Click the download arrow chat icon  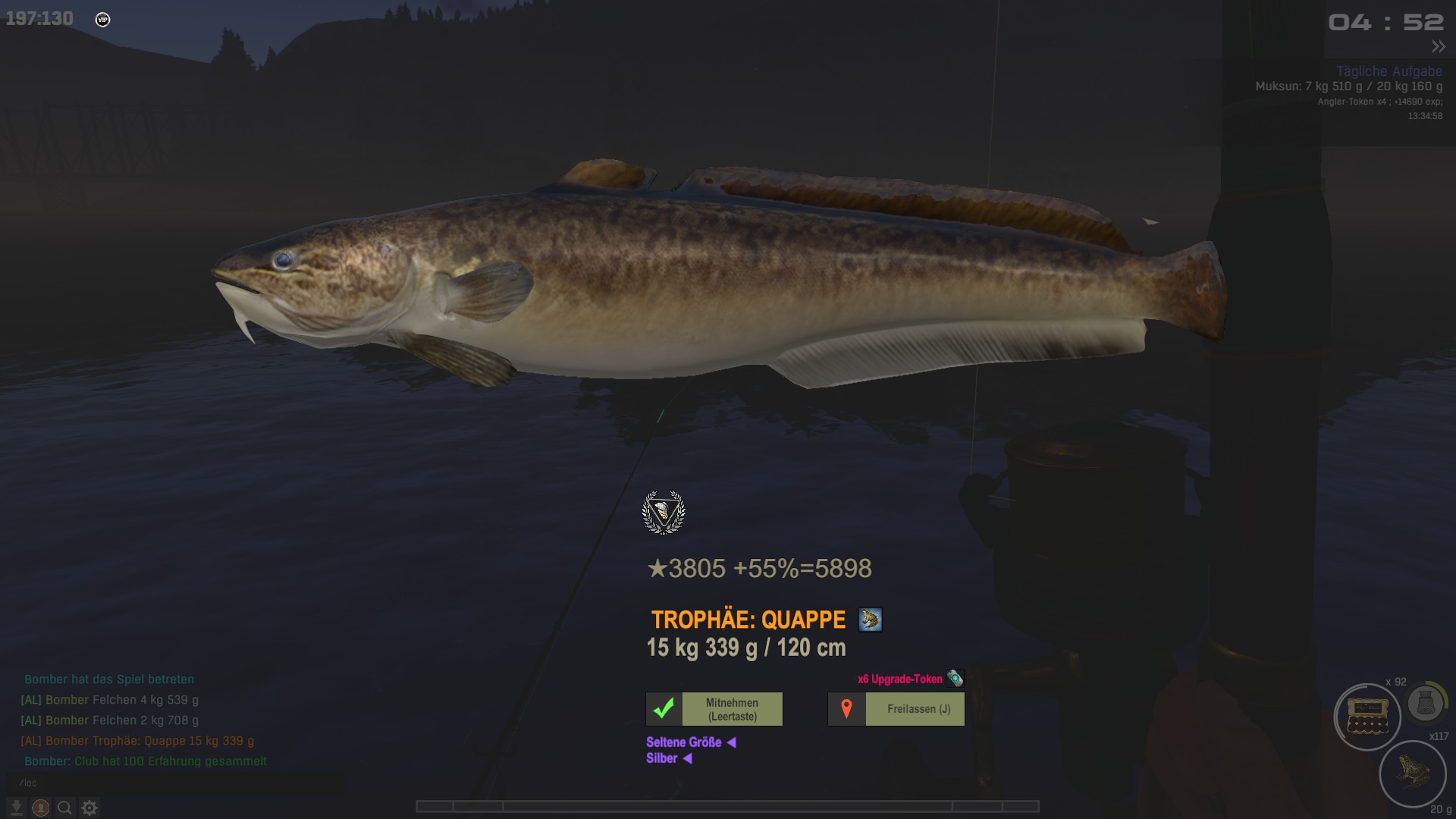(17, 808)
